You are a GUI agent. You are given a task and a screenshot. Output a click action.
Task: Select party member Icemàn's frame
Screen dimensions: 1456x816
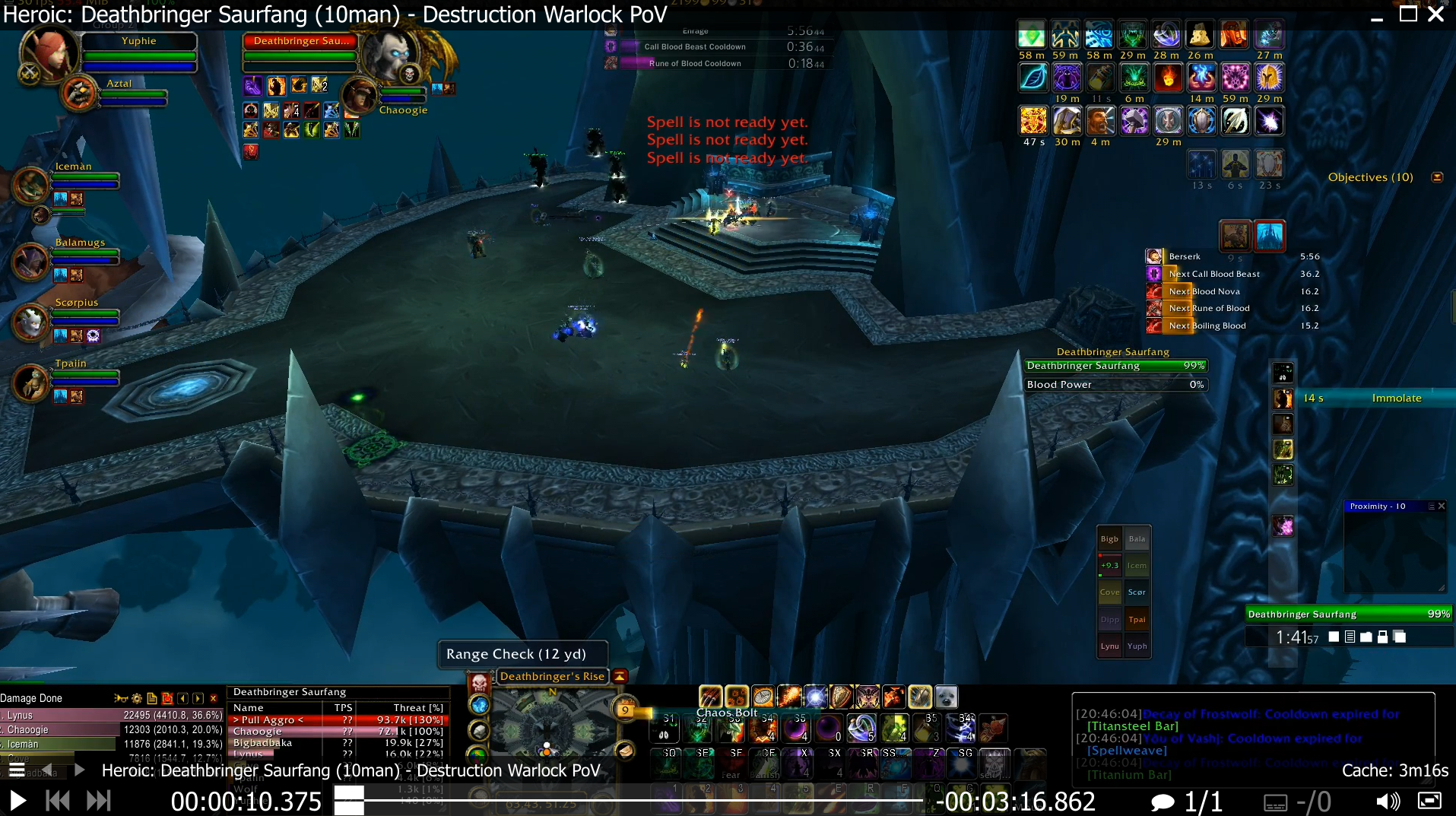coord(84,178)
